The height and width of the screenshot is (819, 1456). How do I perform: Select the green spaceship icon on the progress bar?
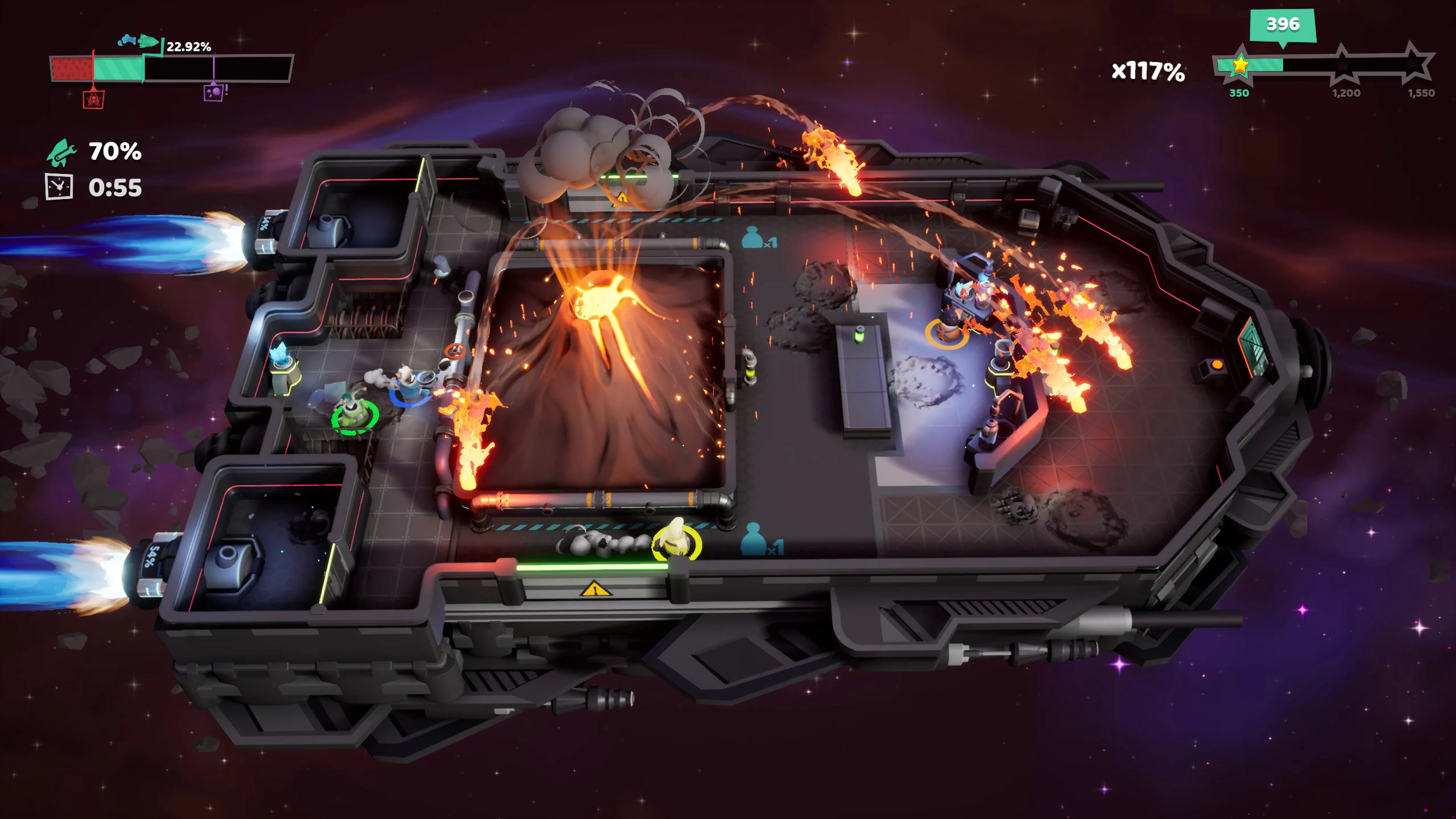tap(149, 41)
